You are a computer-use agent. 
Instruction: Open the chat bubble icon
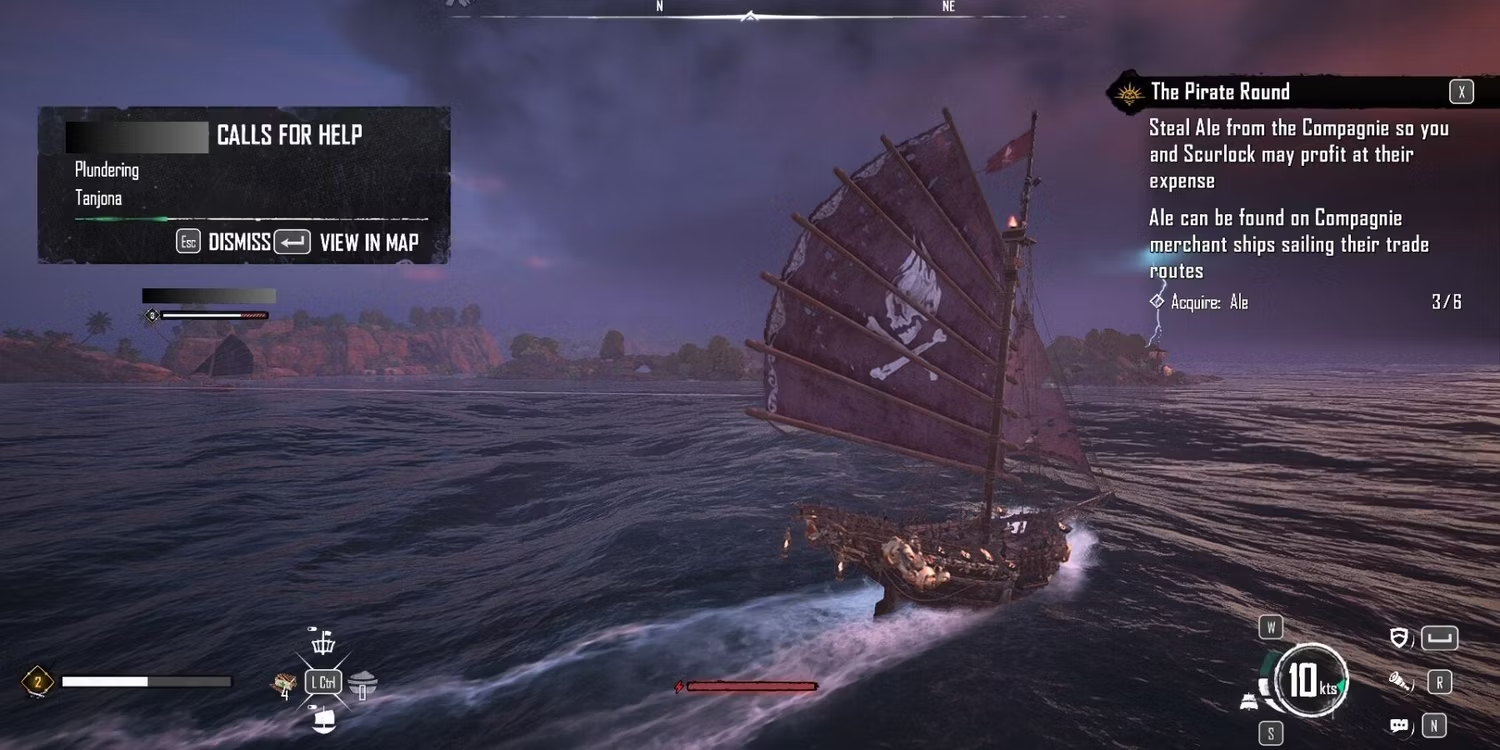click(1399, 725)
